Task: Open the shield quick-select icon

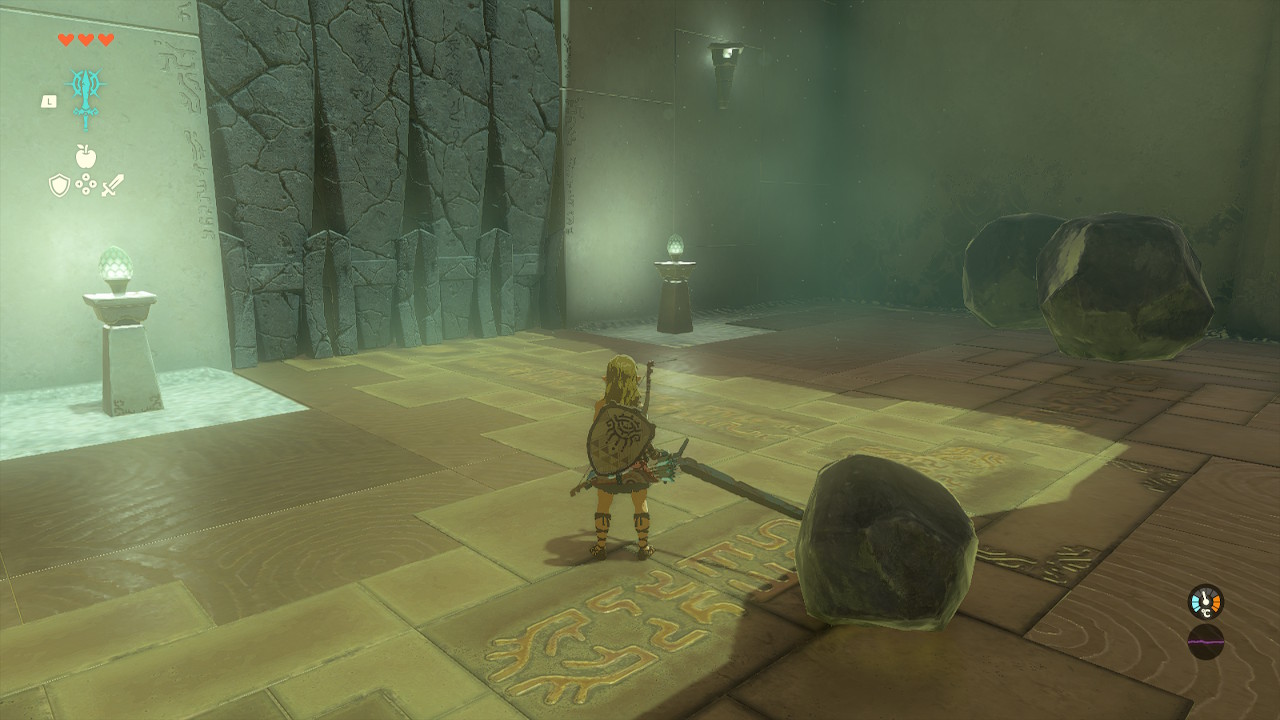Action: [59, 185]
